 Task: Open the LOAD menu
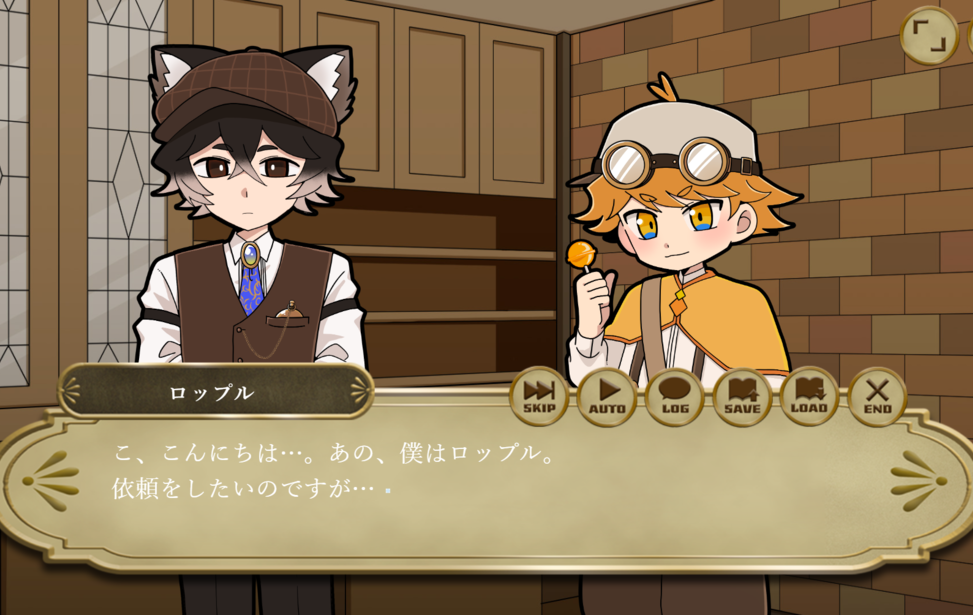tap(809, 396)
